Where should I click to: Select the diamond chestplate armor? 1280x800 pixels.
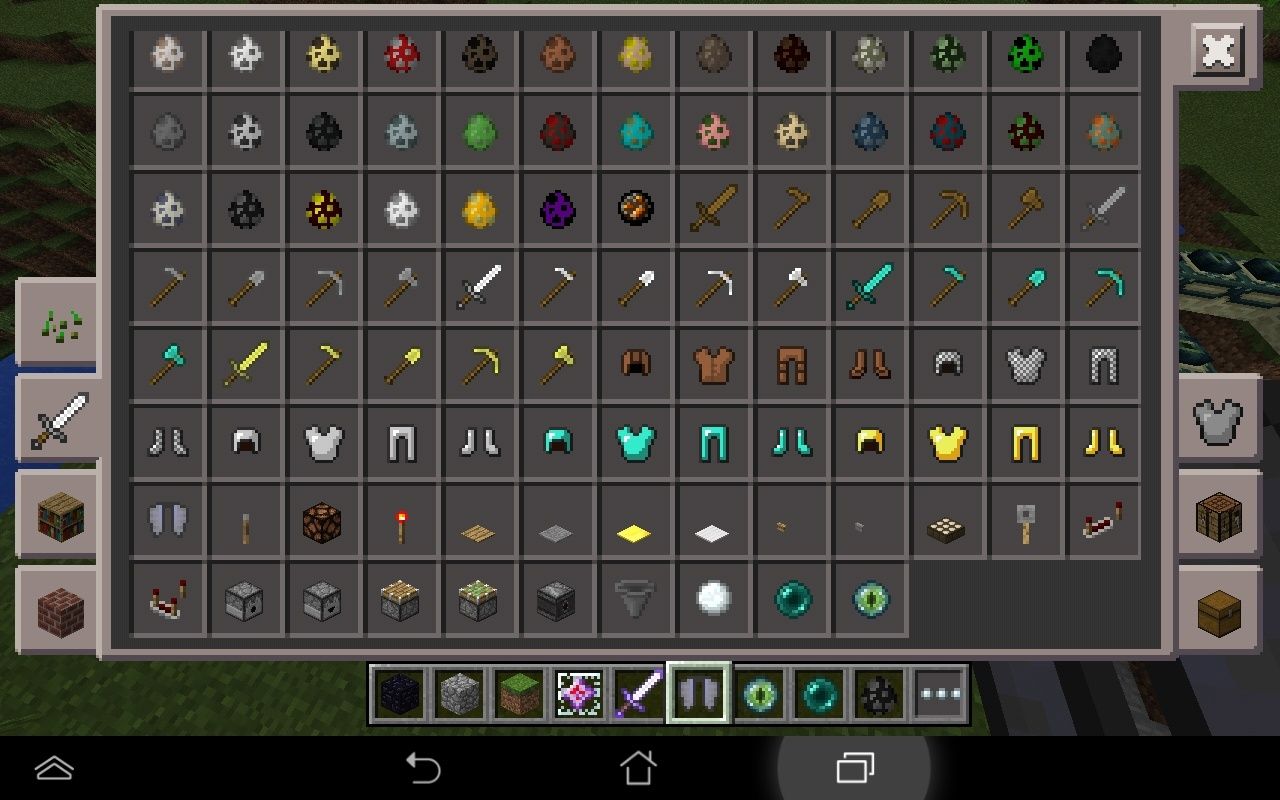(636, 441)
